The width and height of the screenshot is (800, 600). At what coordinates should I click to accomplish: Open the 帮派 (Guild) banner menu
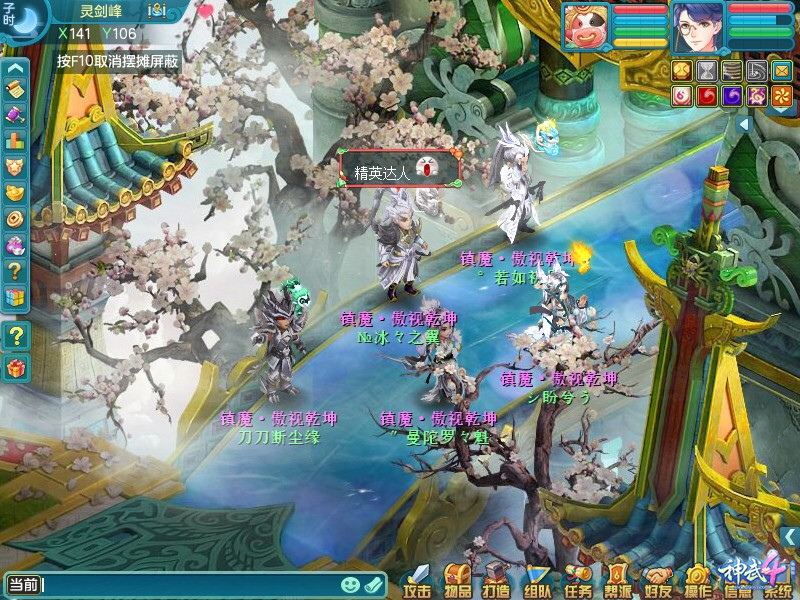618,579
